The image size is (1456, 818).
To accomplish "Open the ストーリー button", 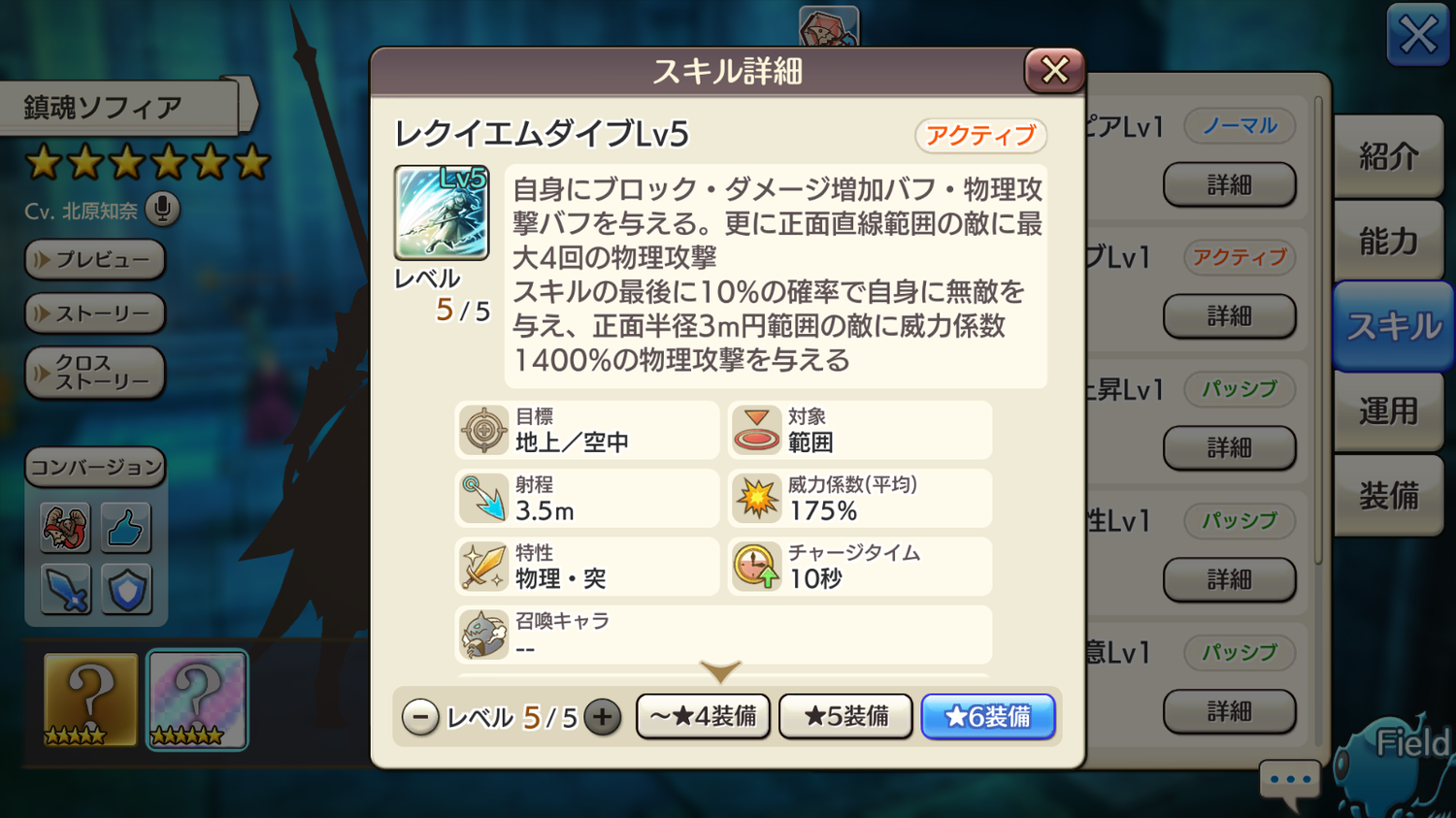I will point(94,314).
